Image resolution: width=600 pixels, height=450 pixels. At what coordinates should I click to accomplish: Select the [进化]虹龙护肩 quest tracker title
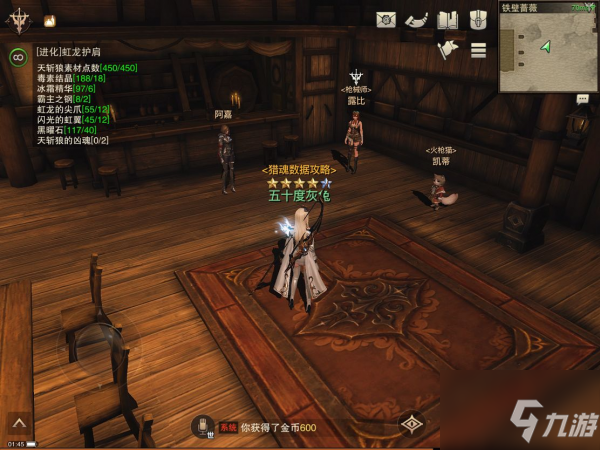[68, 52]
